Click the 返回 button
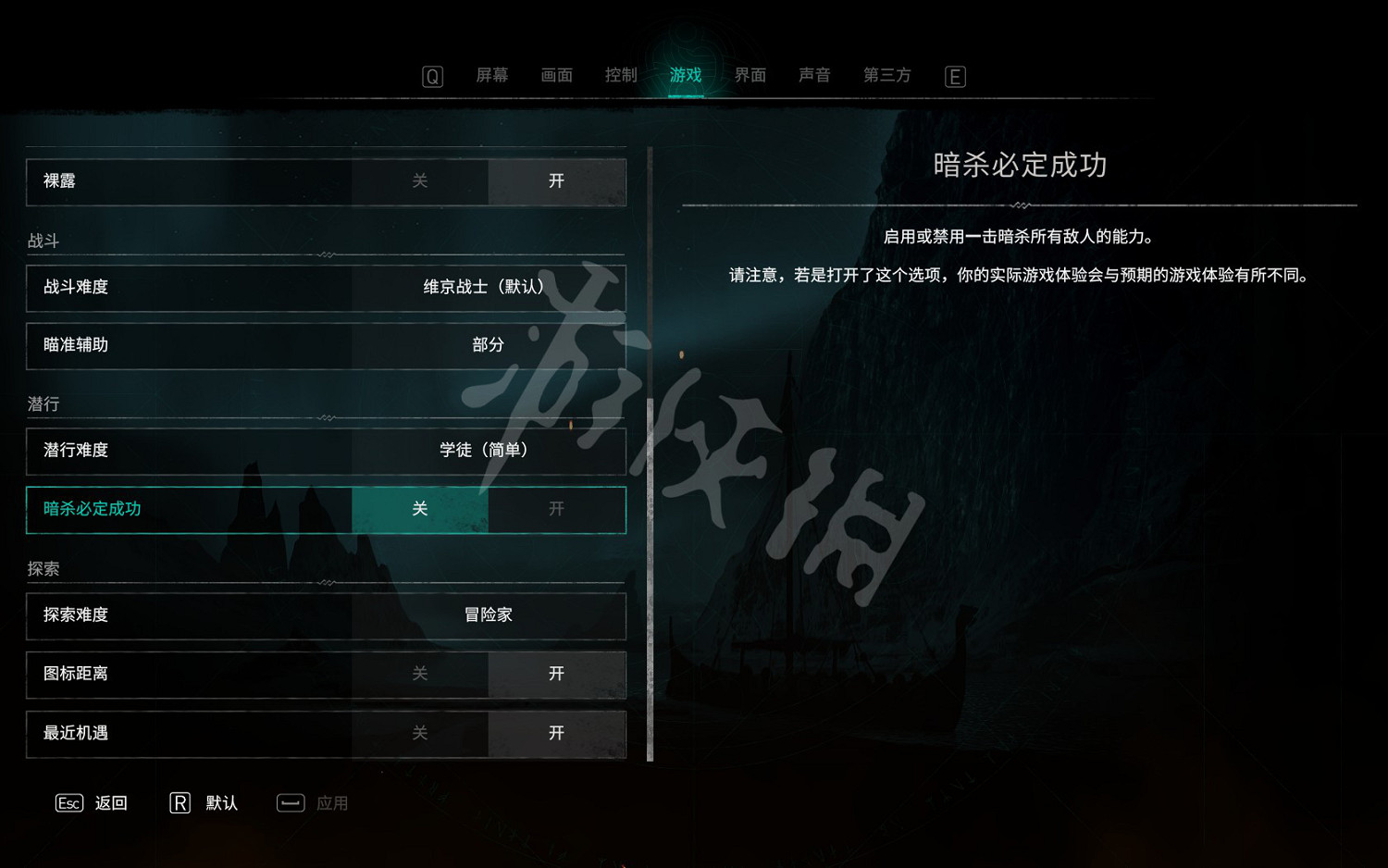The width and height of the screenshot is (1388, 868). coord(111,803)
